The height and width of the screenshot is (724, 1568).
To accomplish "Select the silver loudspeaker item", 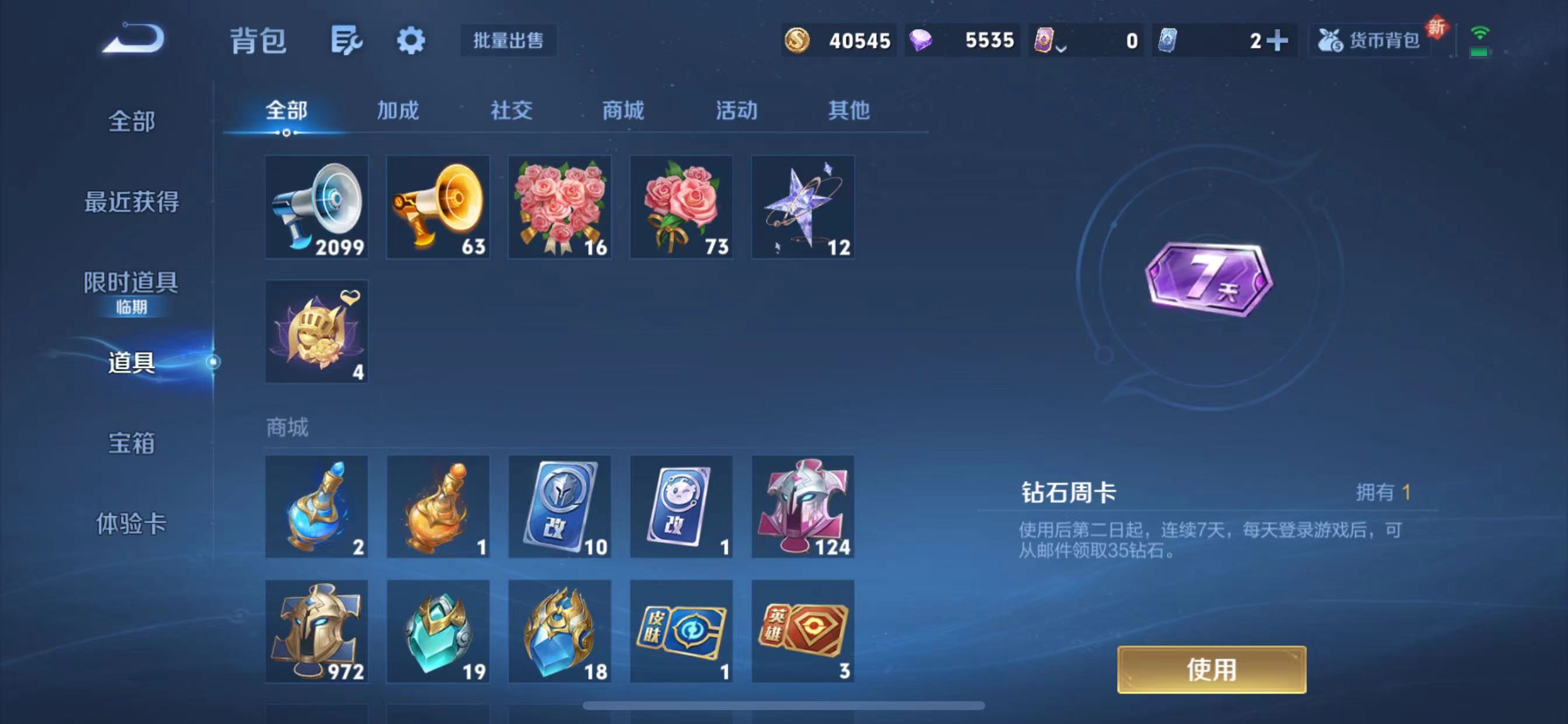I will click(x=316, y=207).
